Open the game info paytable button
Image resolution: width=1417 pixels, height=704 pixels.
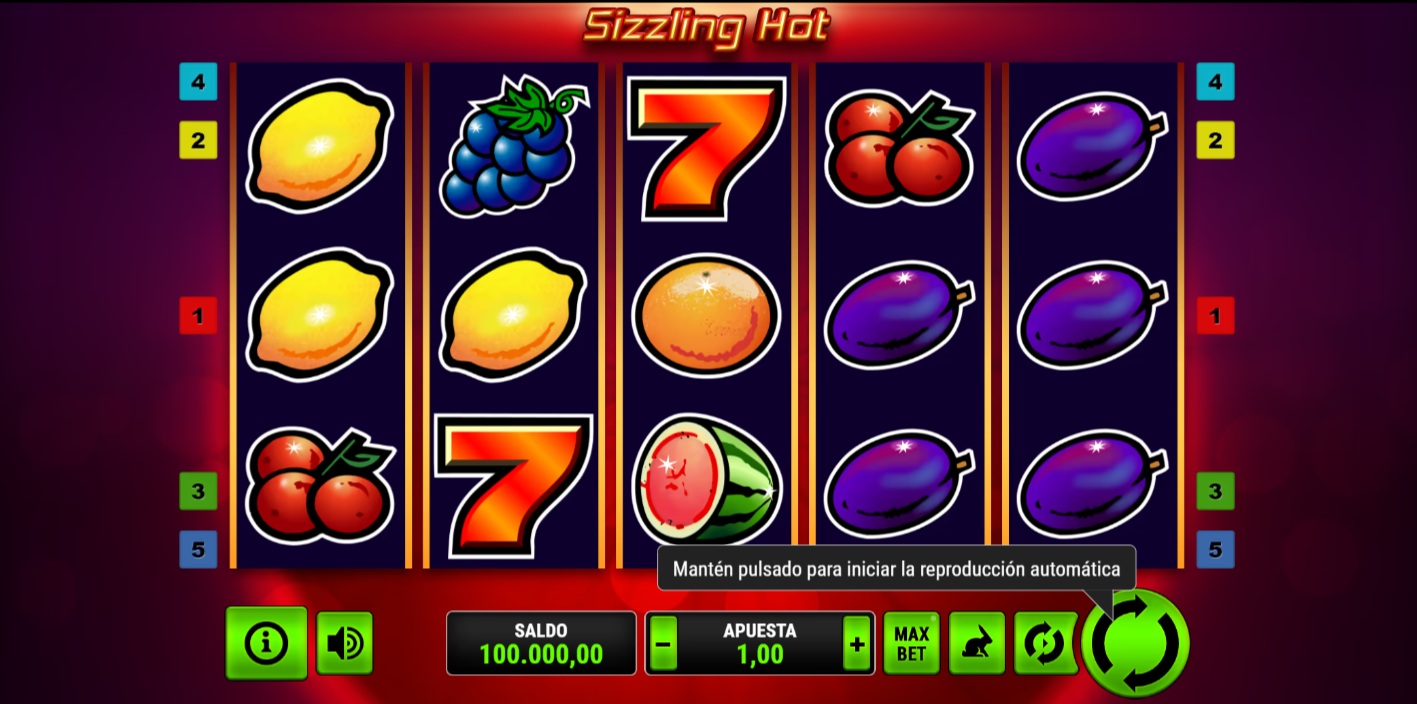pyautogui.click(x=266, y=643)
